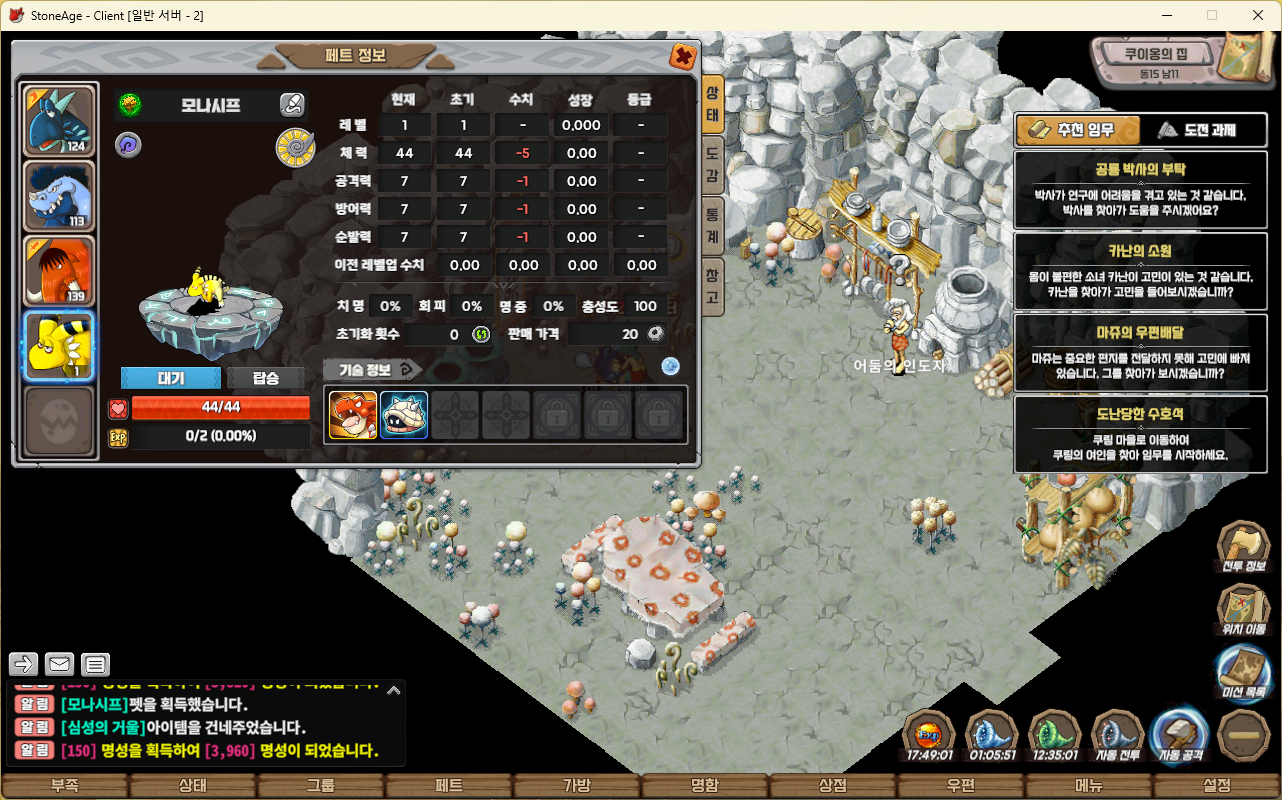Set pet to standby with 대기 button

click(x=170, y=378)
